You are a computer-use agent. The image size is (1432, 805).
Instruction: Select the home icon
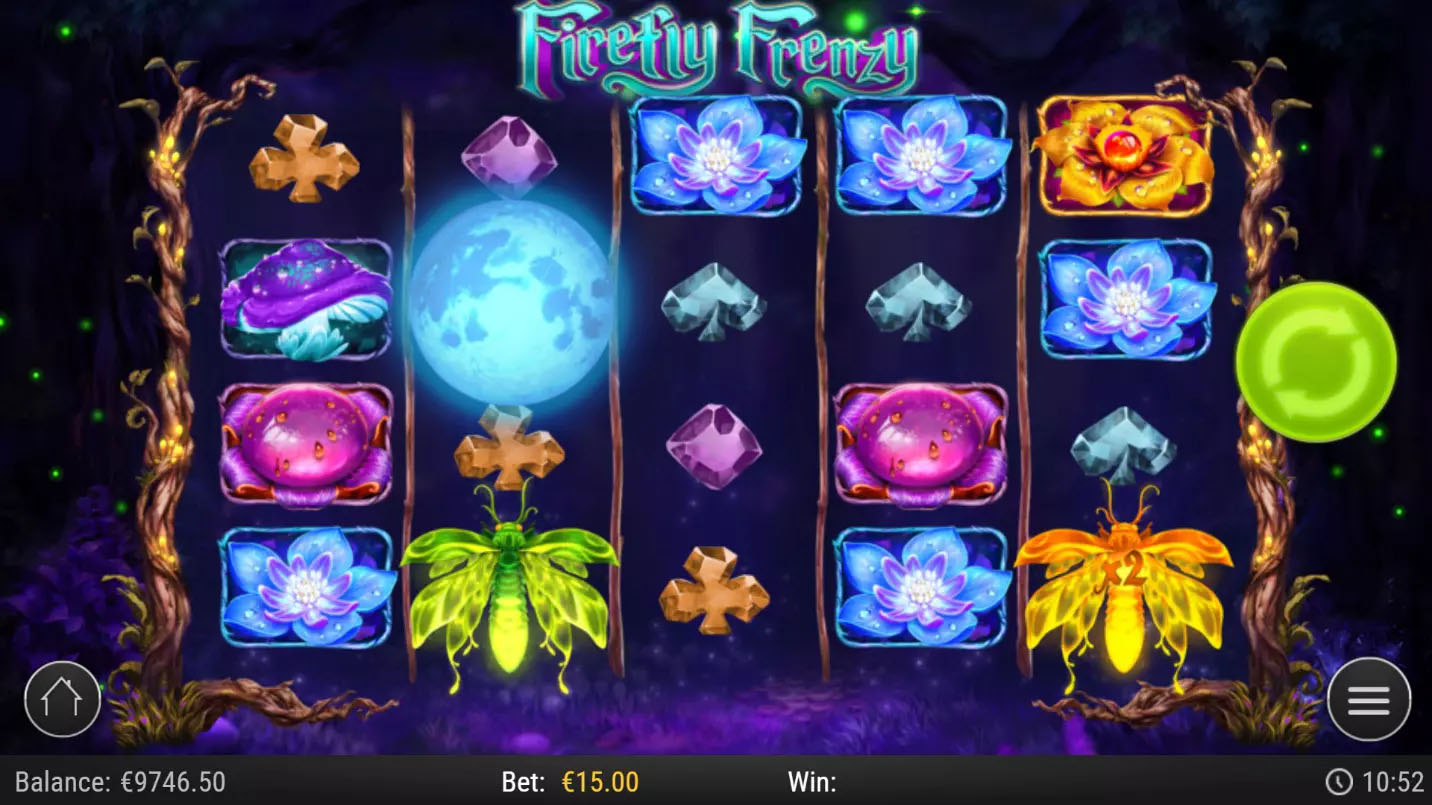pyautogui.click(x=62, y=700)
